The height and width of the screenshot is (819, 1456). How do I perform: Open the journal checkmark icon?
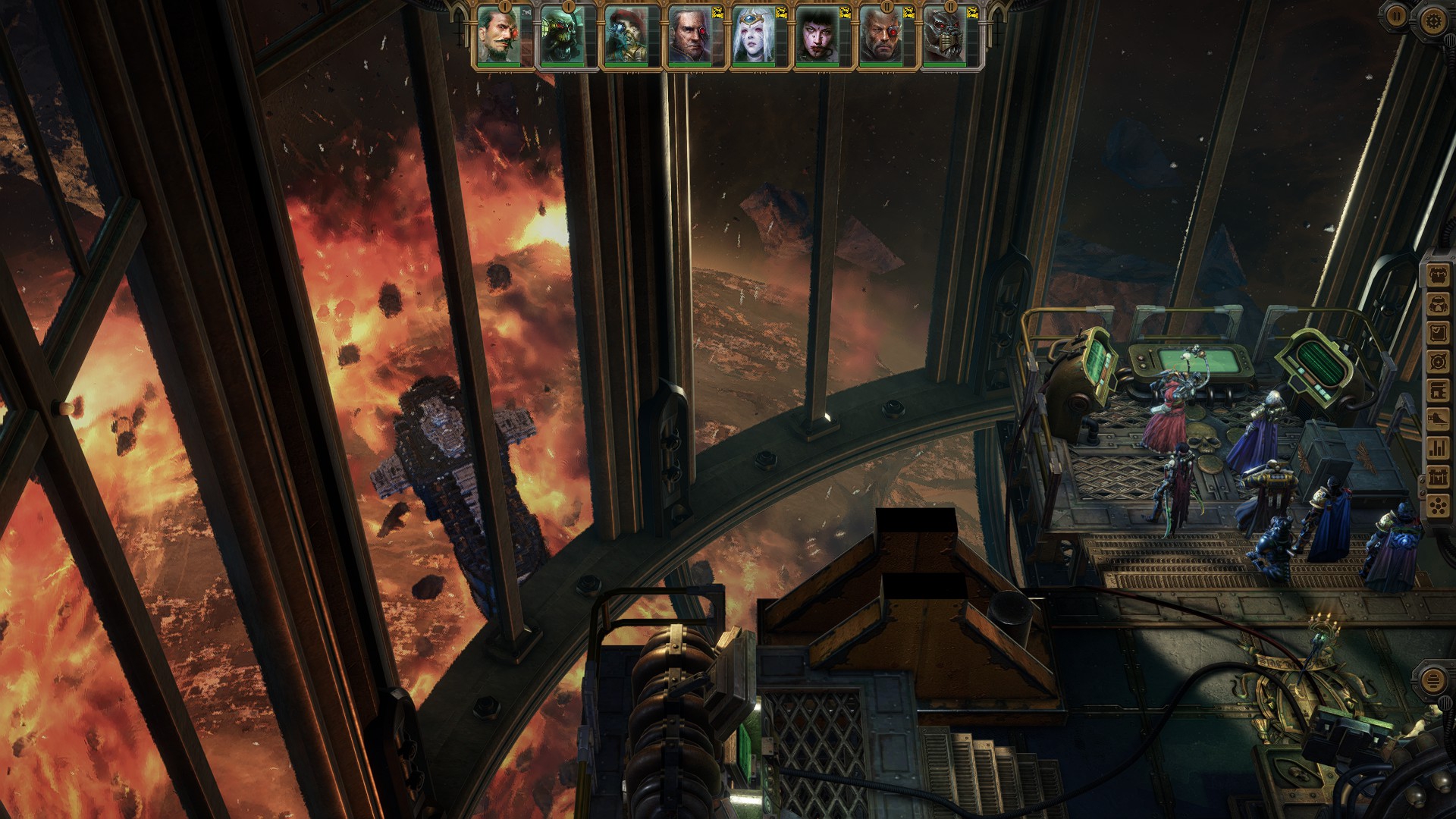tap(1437, 333)
